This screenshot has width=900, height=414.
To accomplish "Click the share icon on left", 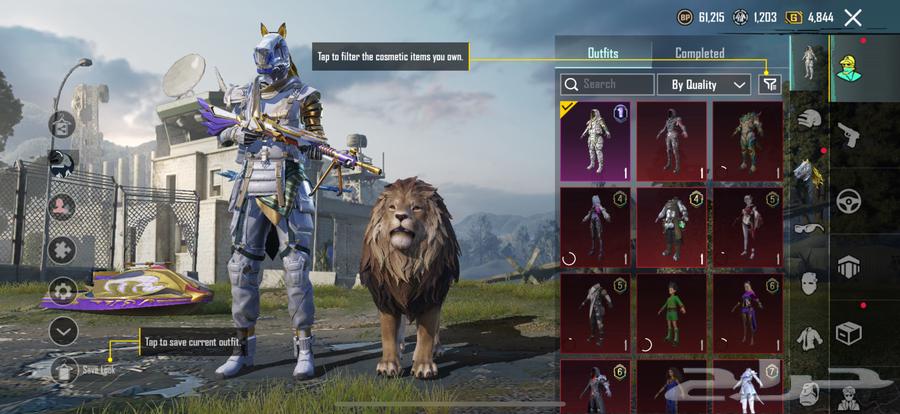I will click(62, 125).
